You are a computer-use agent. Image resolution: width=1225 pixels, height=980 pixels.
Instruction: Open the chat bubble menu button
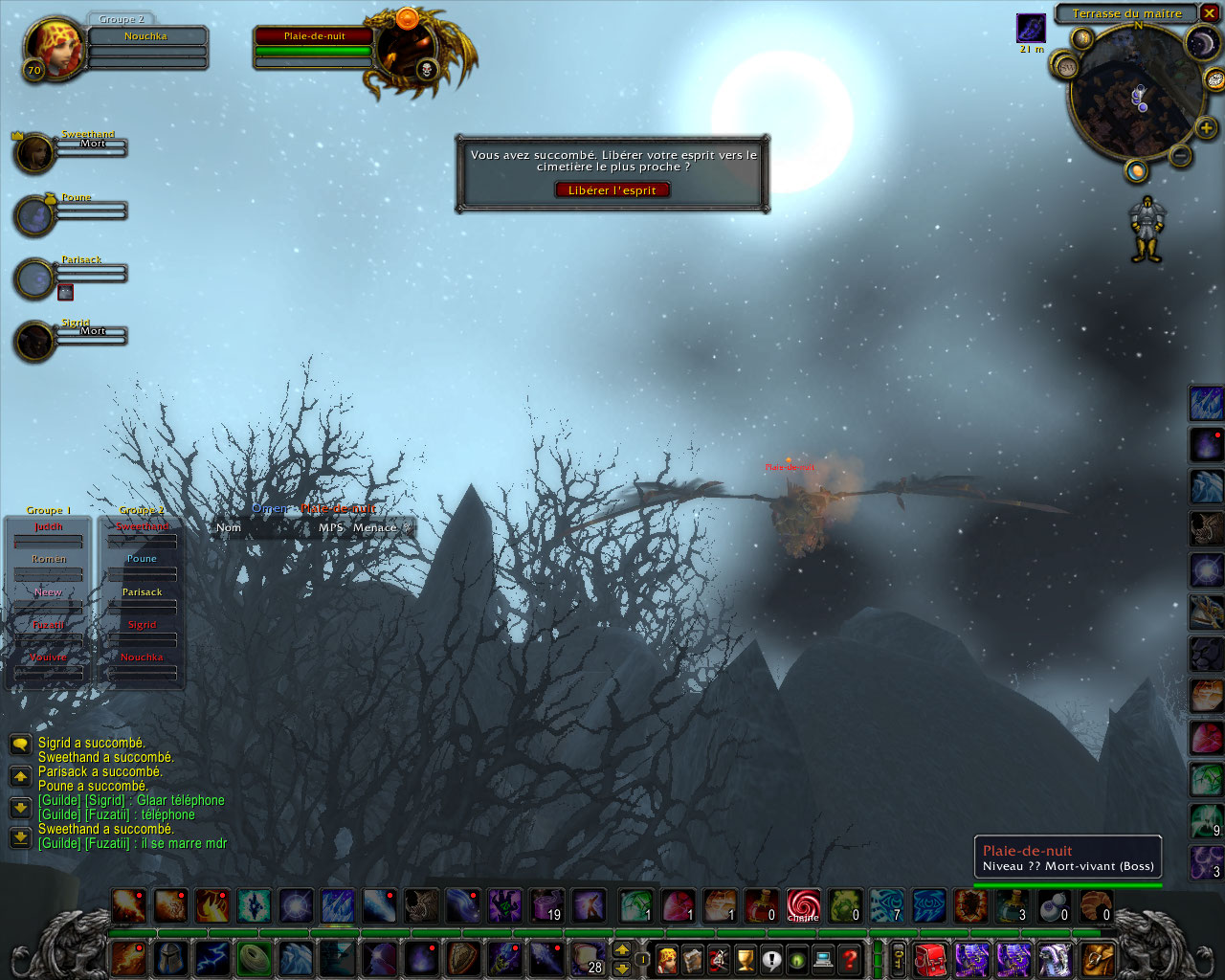20,745
